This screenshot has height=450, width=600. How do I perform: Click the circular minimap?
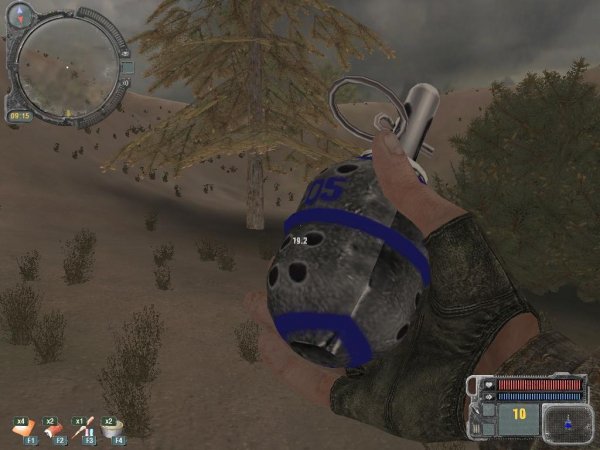(x=63, y=68)
